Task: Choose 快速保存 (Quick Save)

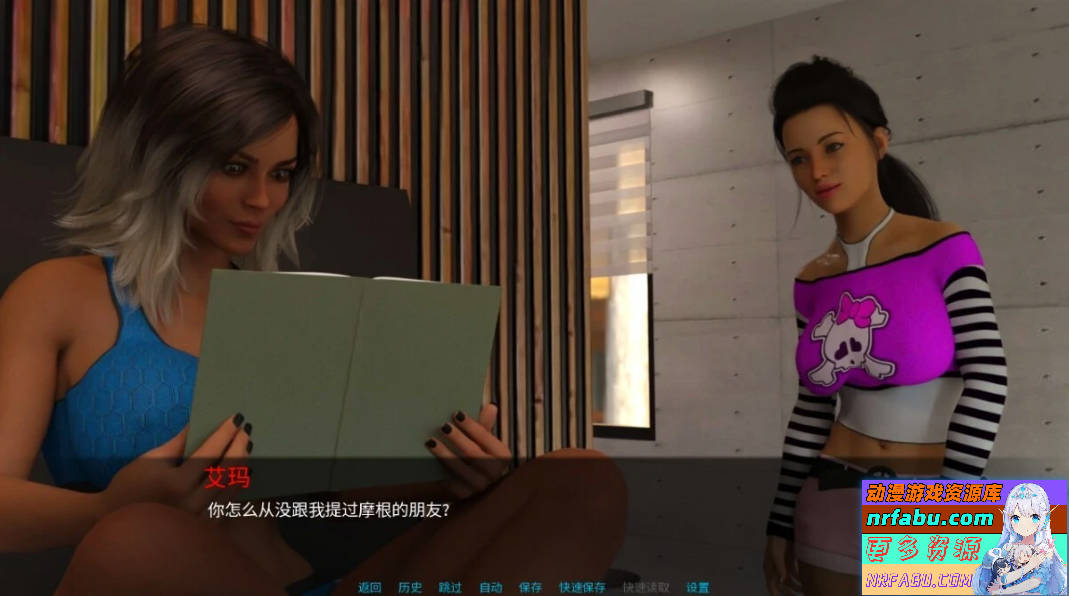Action: pos(582,587)
